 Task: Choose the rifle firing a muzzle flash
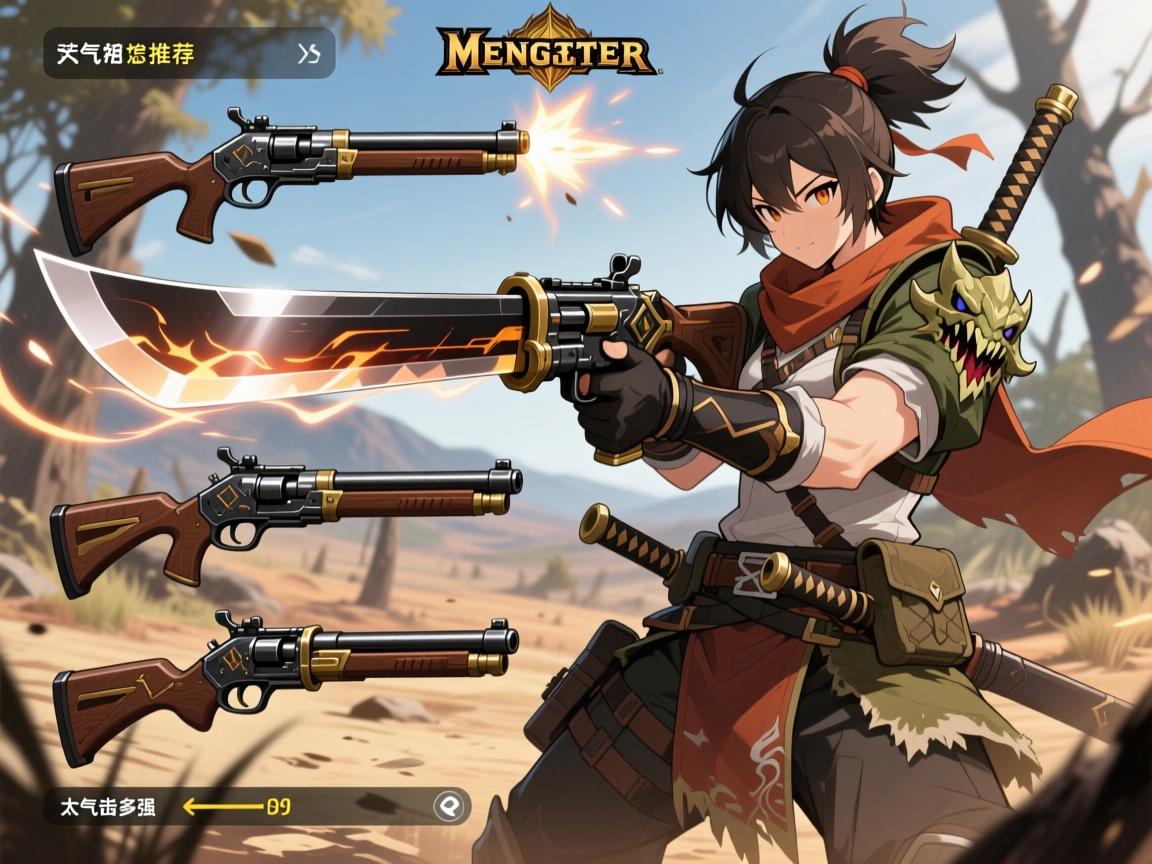point(290,170)
